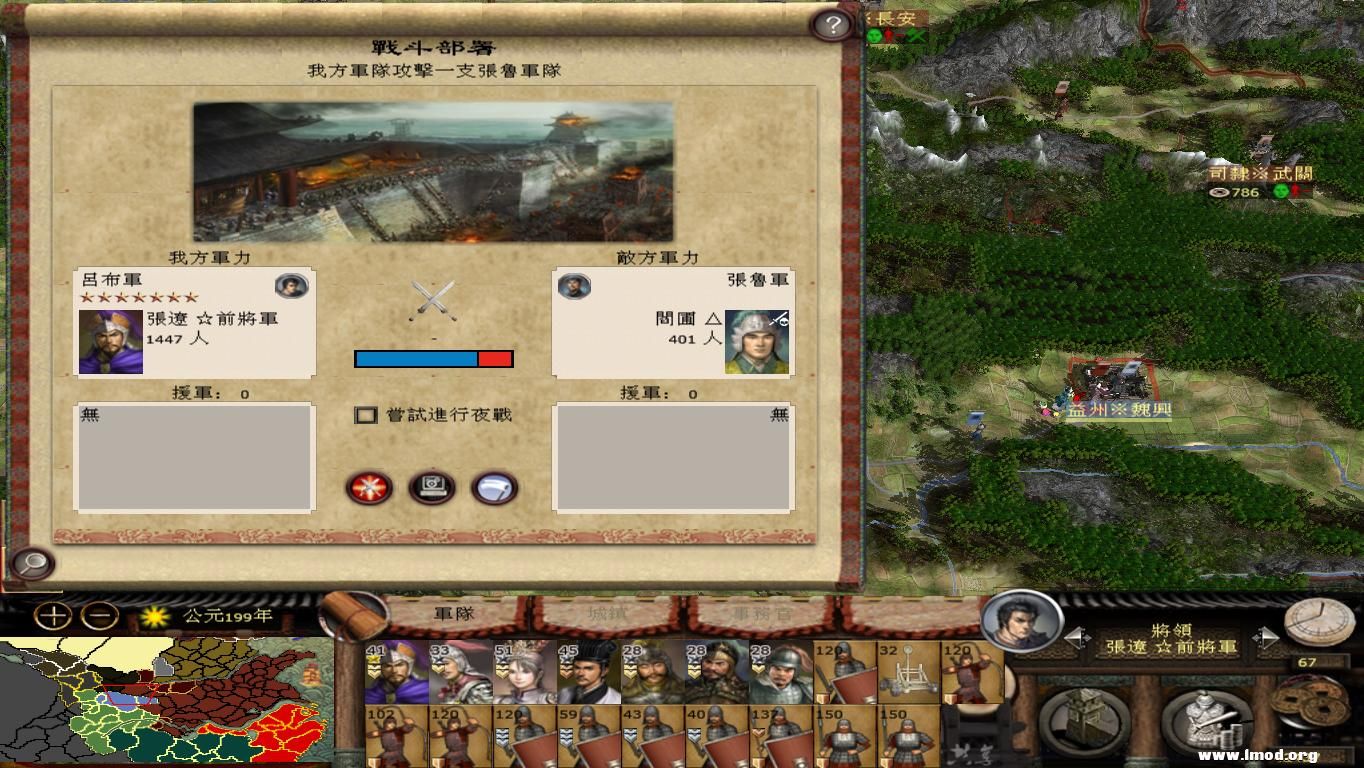Click the blue-red army strength balance bar
The height and width of the screenshot is (768, 1364).
pos(434,358)
